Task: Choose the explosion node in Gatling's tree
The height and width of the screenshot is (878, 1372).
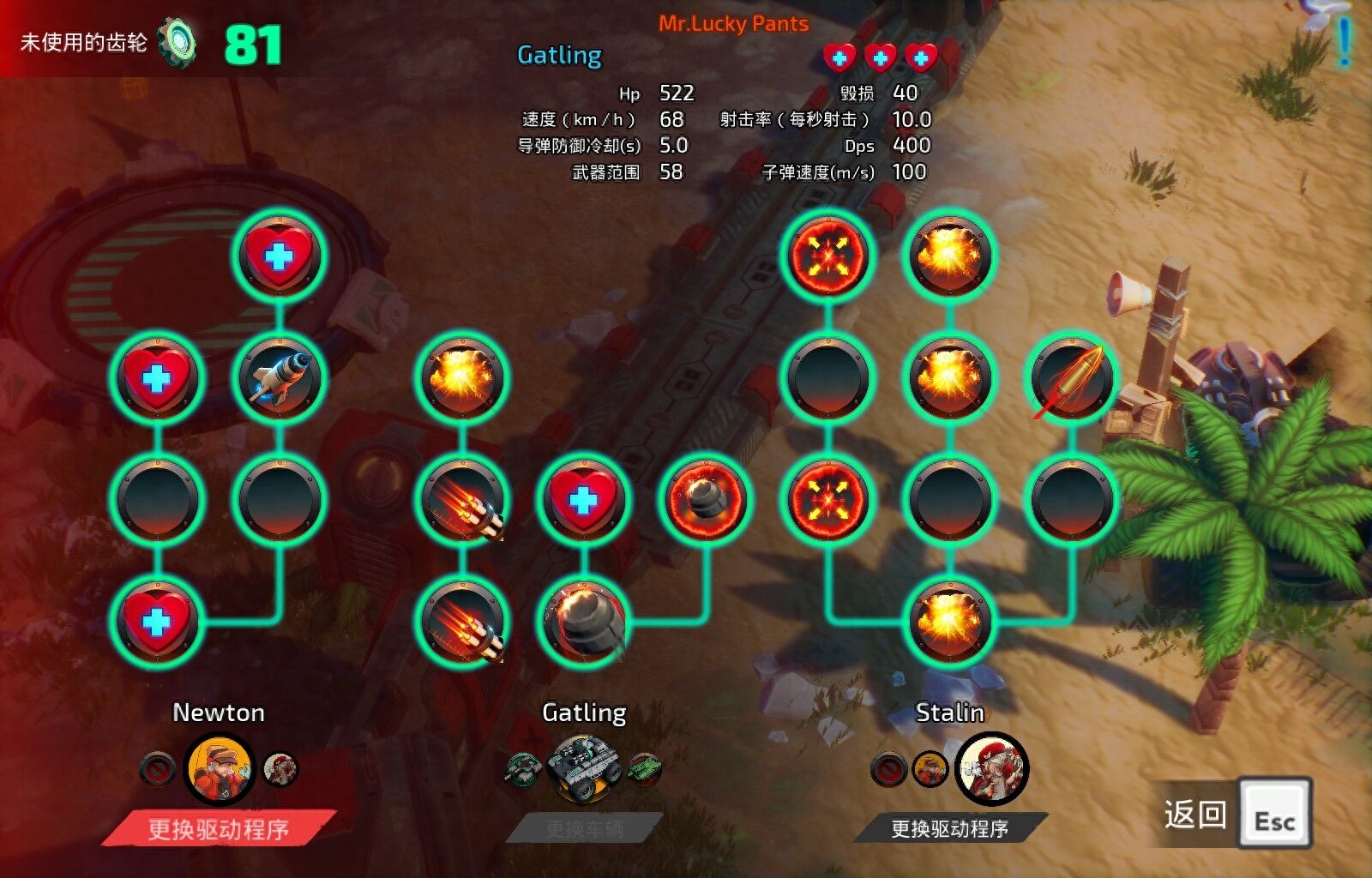Action: point(462,378)
